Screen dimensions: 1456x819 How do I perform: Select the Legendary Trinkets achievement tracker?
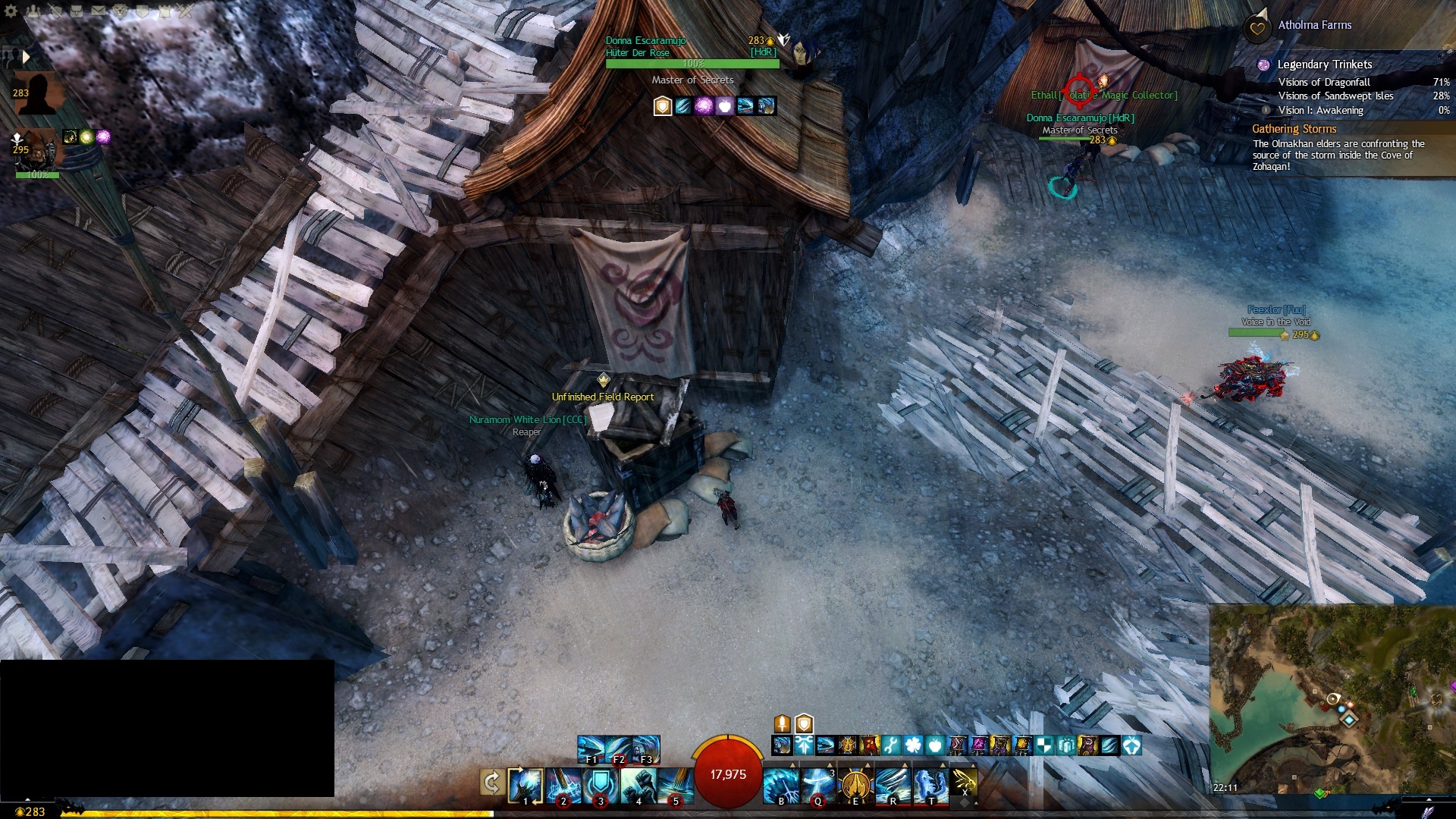pos(1324,64)
